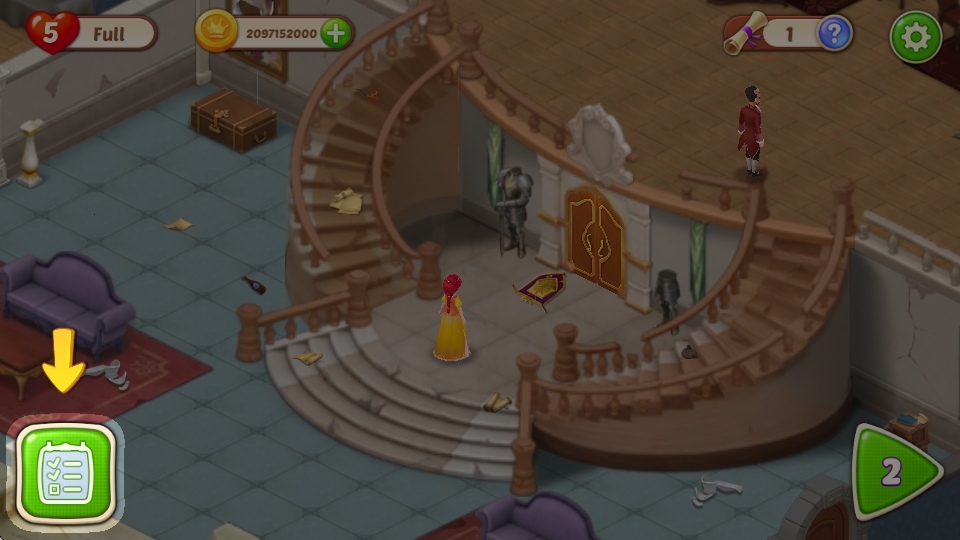Tap the gold crown coin icon

click(212, 33)
